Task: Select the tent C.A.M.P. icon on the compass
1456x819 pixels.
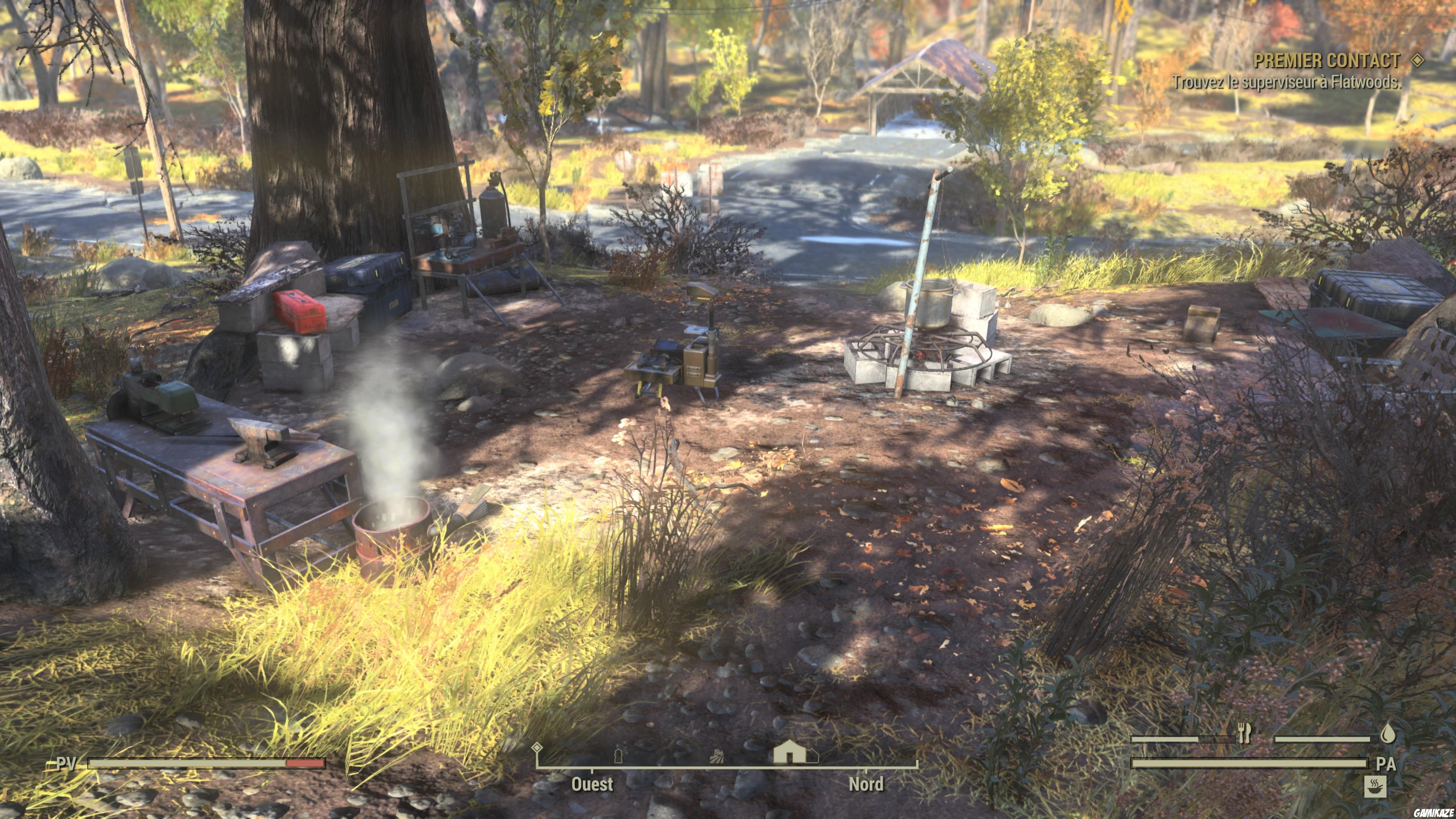Action: tap(789, 751)
